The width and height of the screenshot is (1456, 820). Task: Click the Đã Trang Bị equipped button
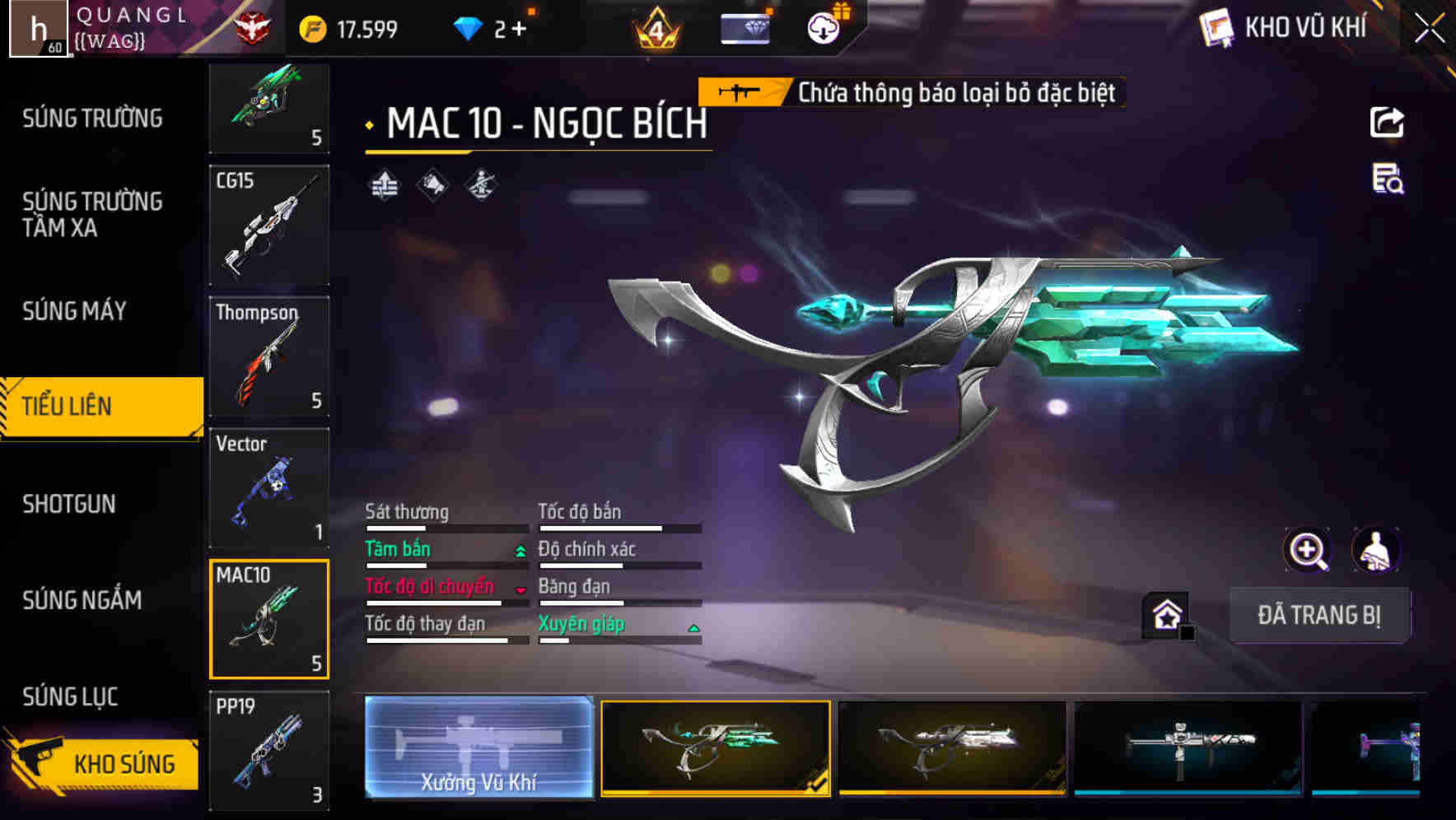coord(1318,615)
